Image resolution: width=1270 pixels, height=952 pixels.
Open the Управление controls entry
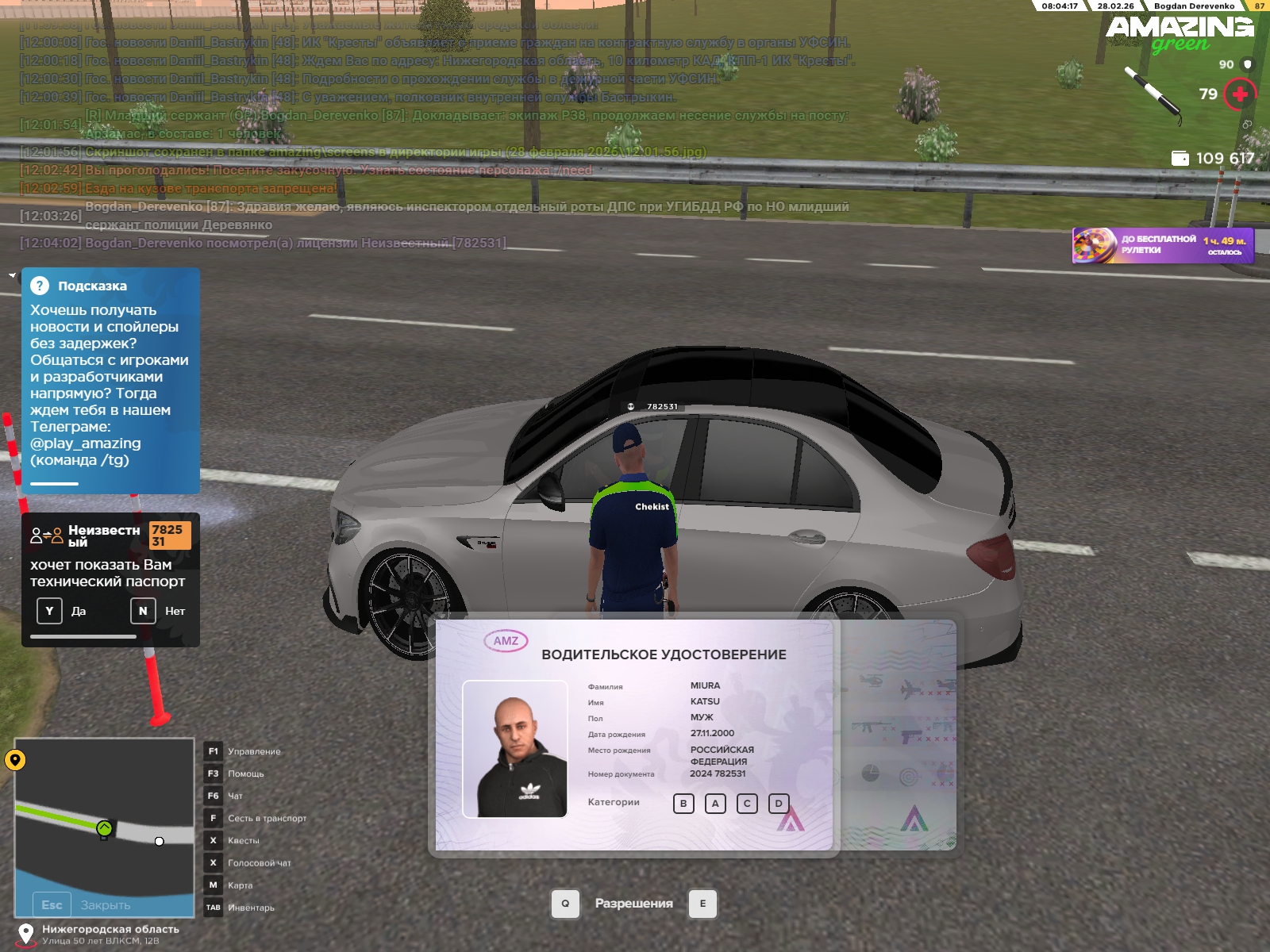(x=213, y=751)
